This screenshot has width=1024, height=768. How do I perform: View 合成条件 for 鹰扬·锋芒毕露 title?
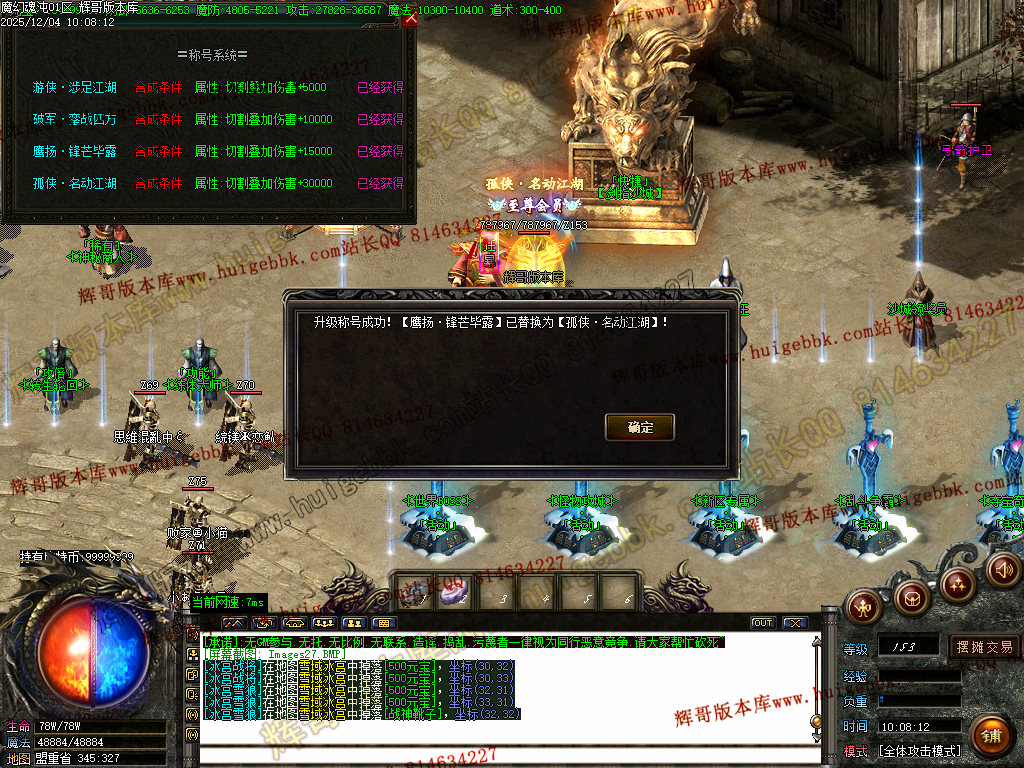pos(158,152)
